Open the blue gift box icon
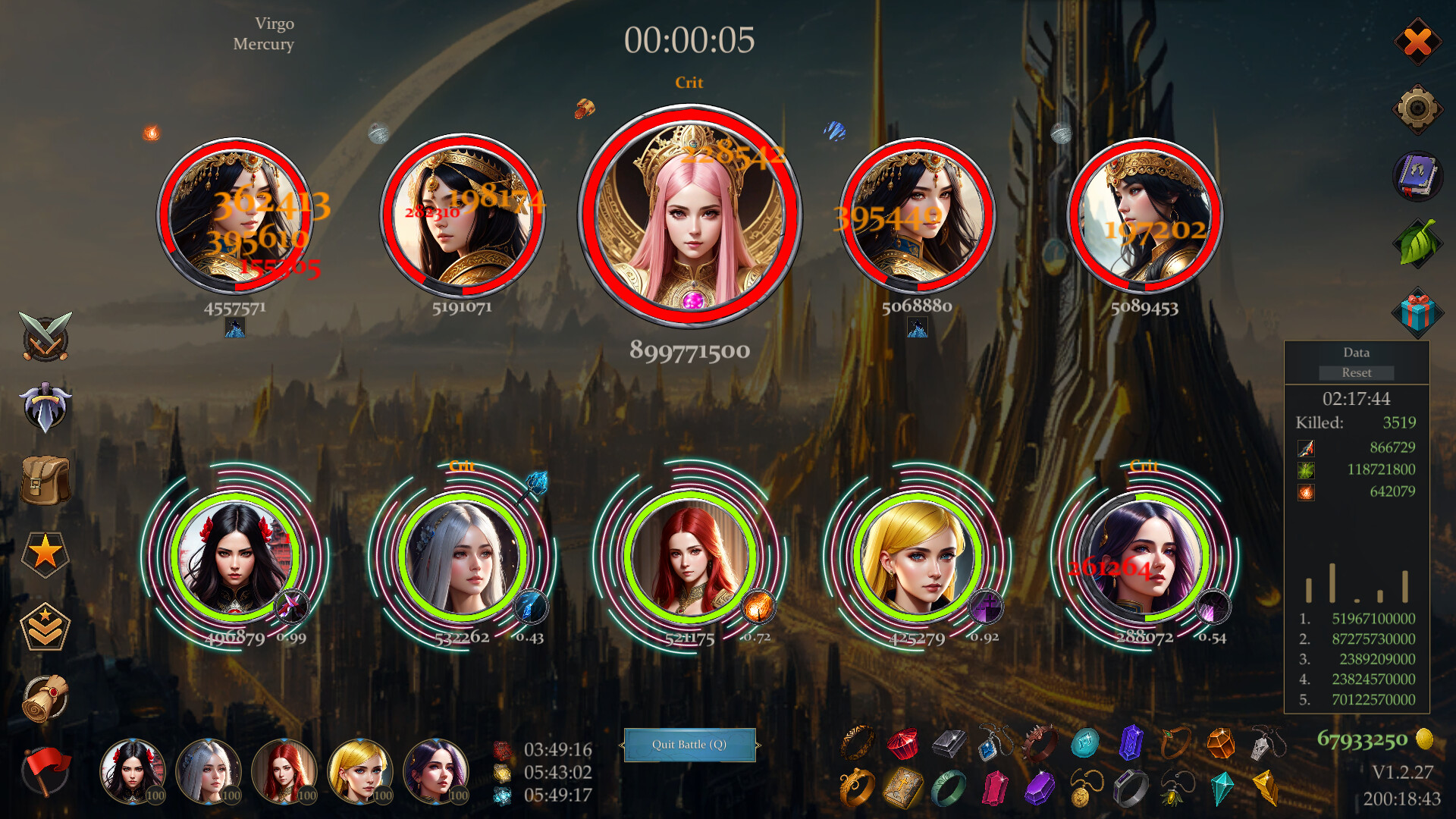Image resolution: width=1456 pixels, height=819 pixels. pyautogui.click(x=1420, y=311)
